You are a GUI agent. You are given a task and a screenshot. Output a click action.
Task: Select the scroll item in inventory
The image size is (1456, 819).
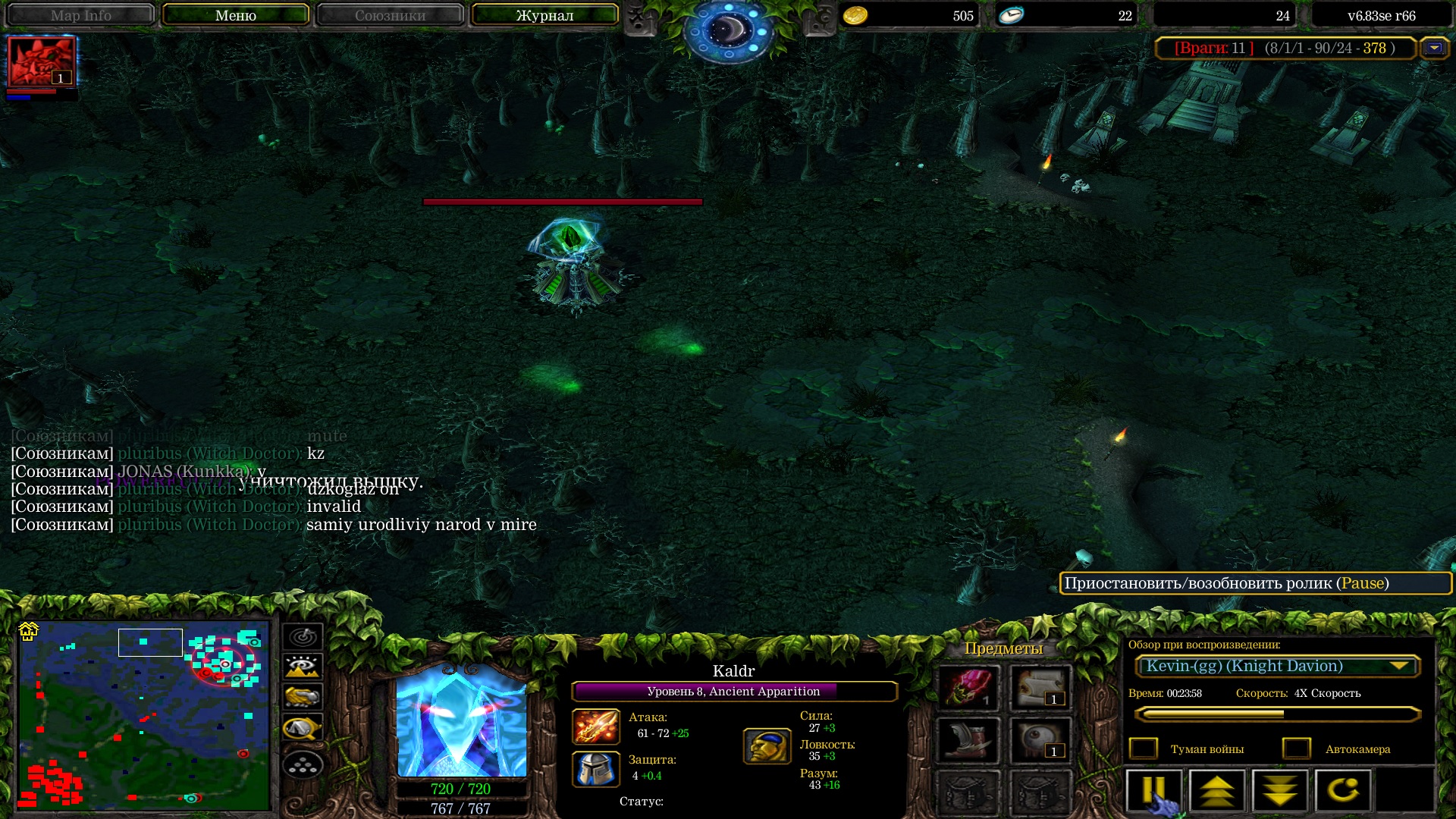1040,687
